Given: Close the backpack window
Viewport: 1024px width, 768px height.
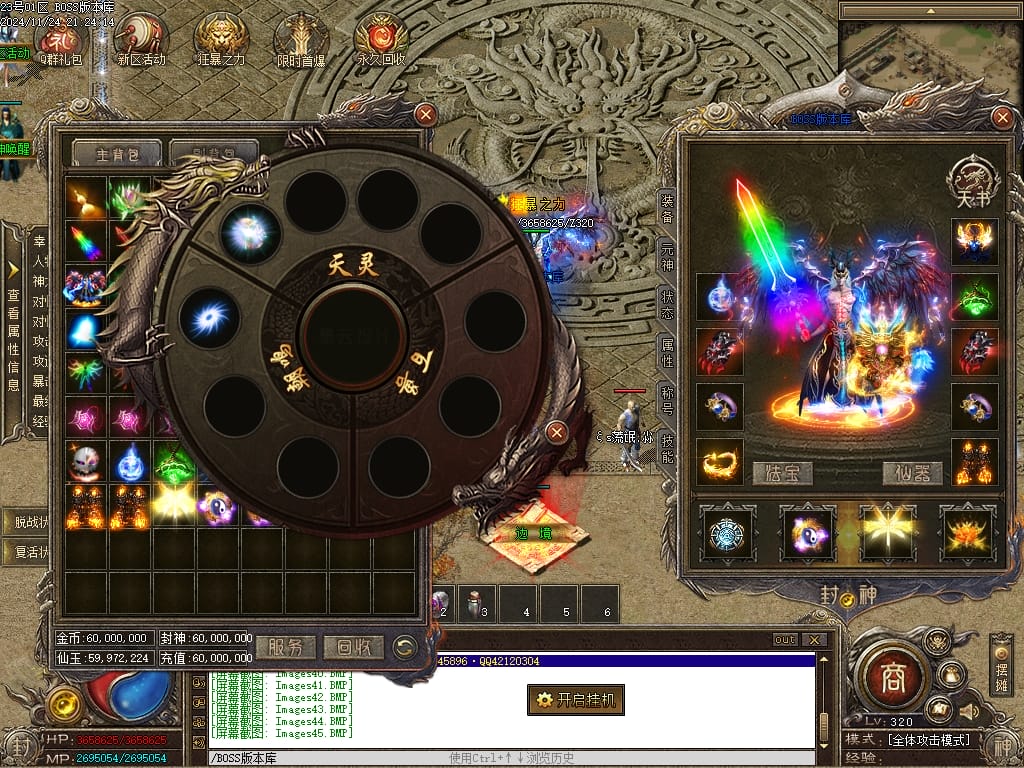Looking at the screenshot, I should click(426, 114).
